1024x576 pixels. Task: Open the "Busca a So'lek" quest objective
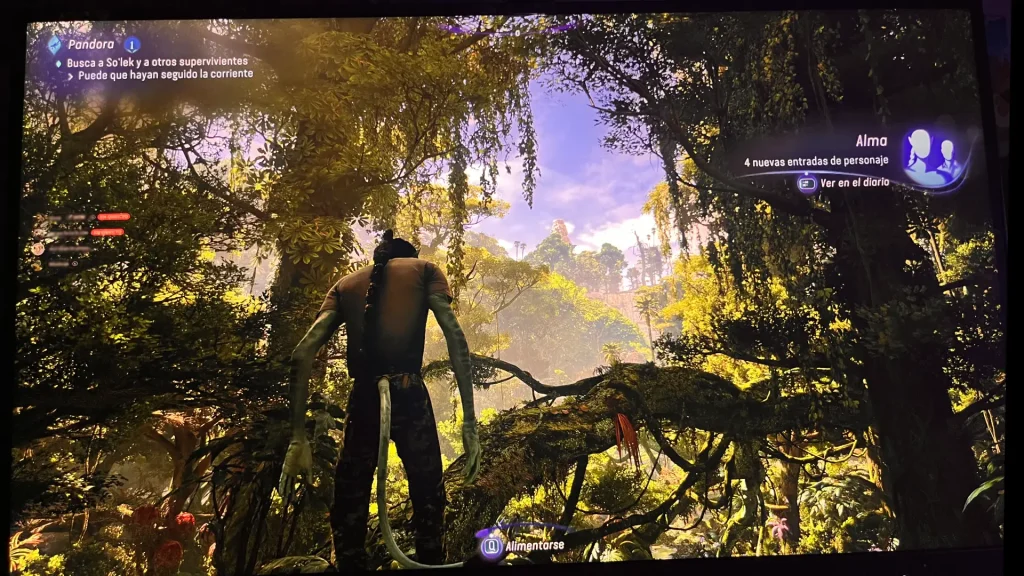157,61
